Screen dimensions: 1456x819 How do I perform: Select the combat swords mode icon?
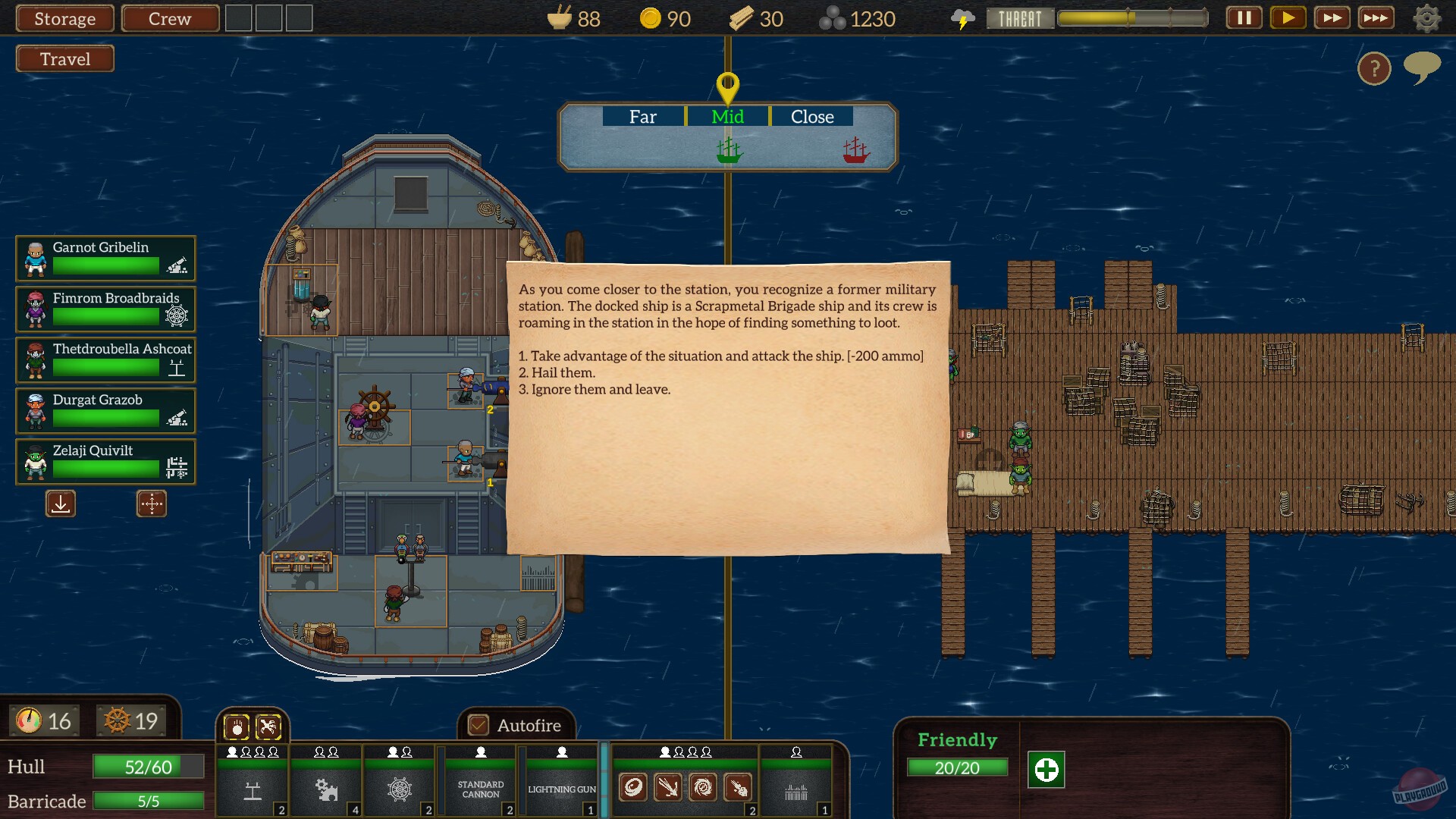[x=267, y=726]
